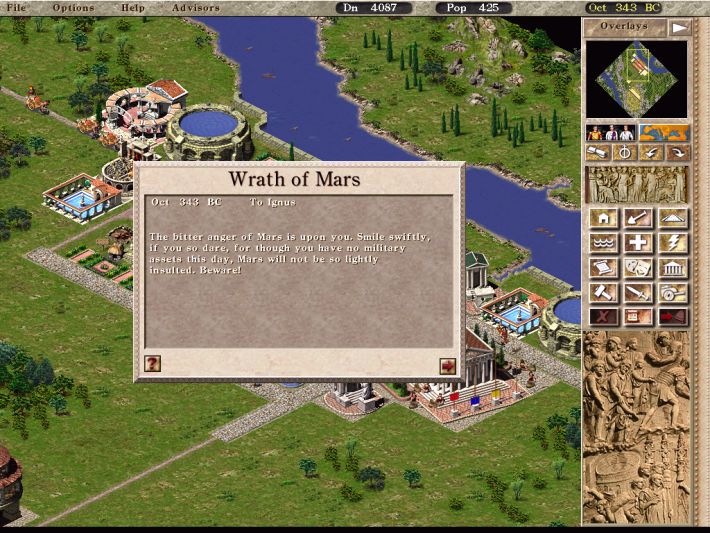
Task: Select the clear land shovel tool
Action: (637, 218)
